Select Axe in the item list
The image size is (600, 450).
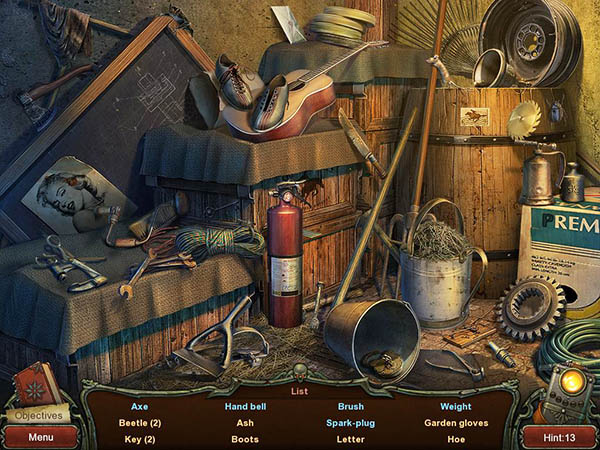coord(140,407)
